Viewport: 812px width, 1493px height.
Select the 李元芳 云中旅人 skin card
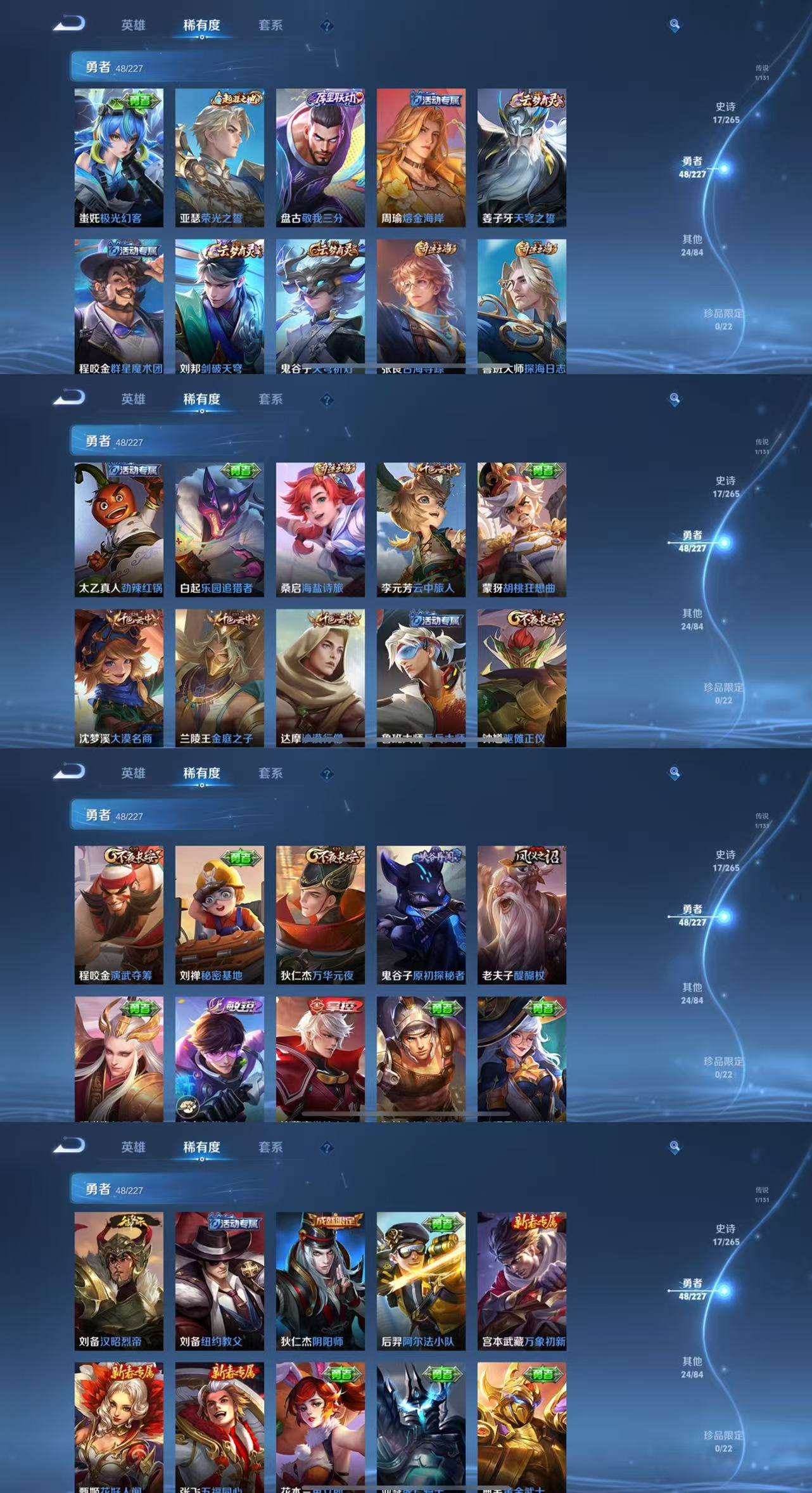pos(421,530)
